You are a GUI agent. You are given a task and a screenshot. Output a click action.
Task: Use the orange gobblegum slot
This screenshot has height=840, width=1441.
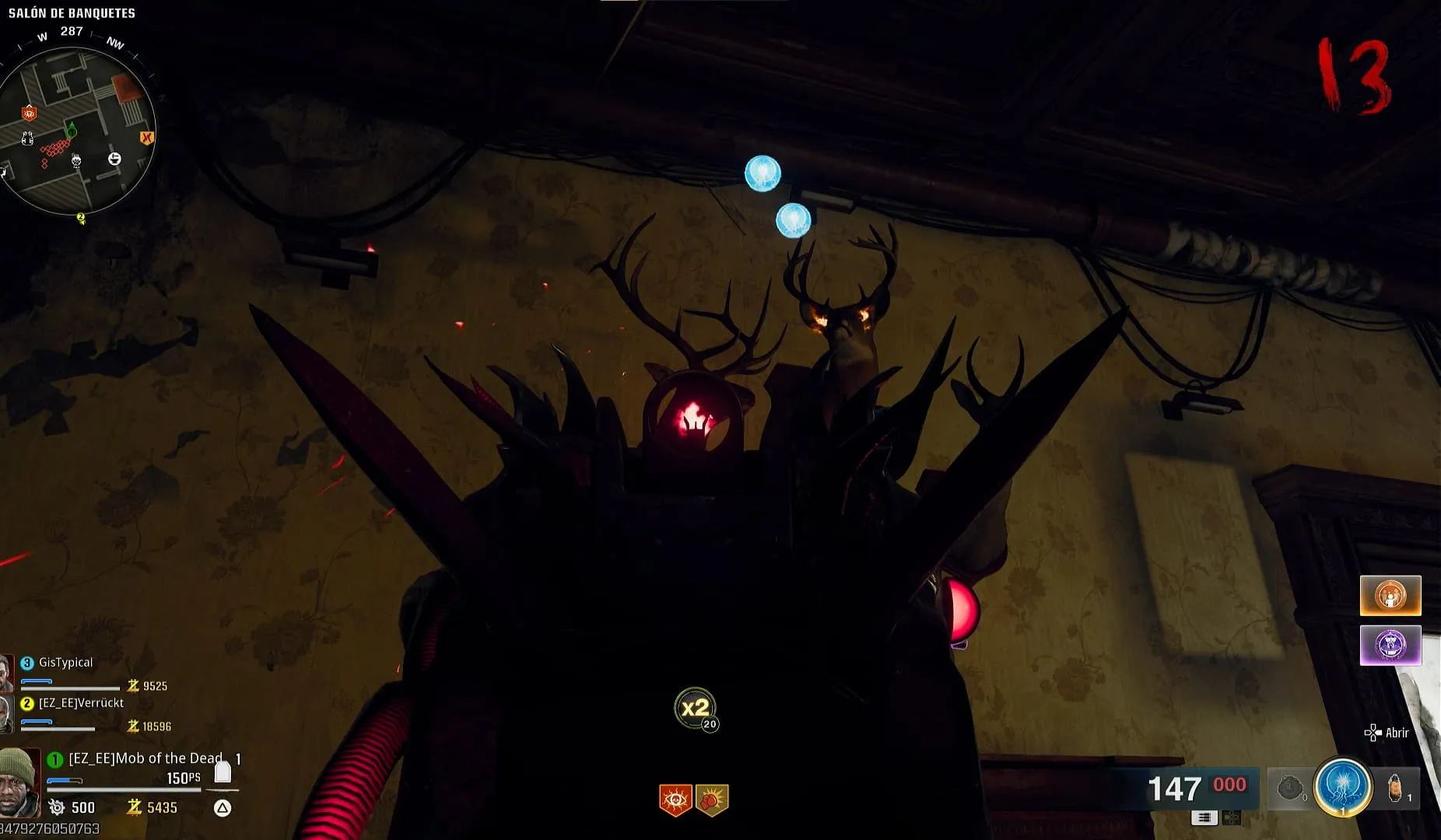pyautogui.click(x=1390, y=596)
